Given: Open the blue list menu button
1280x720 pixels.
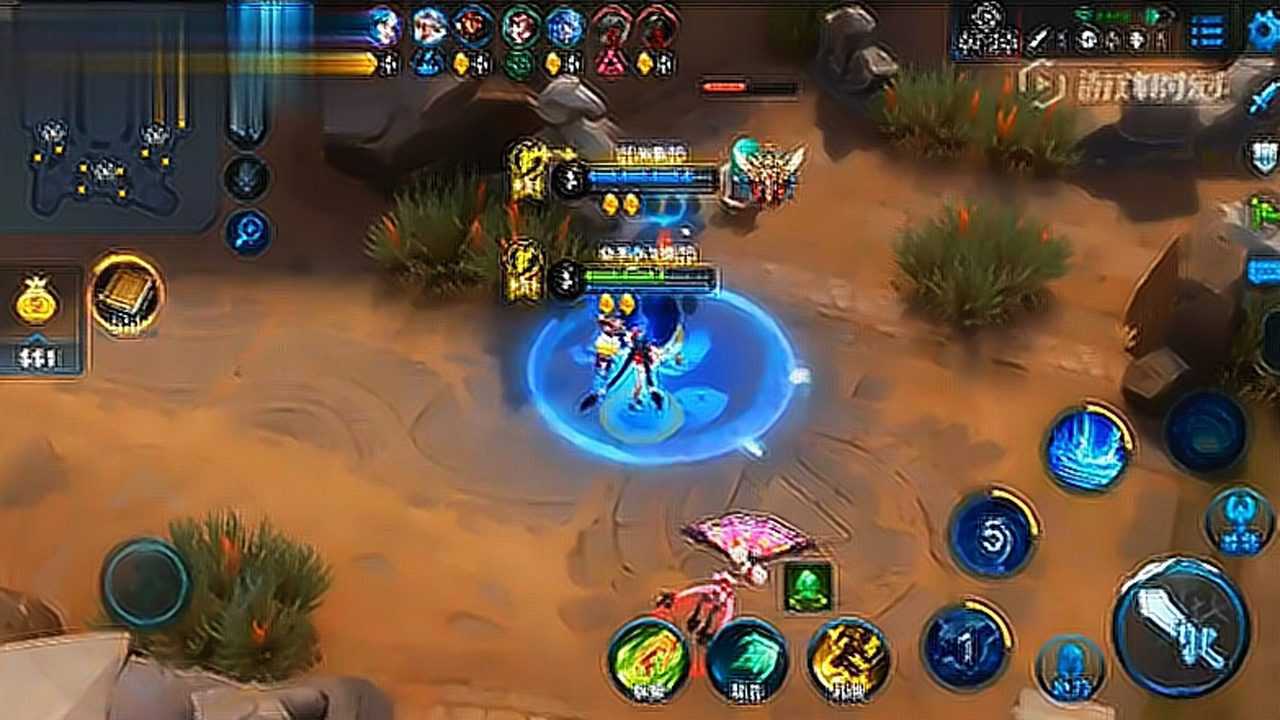Looking at the screenshot, I should click(1209, 31).
